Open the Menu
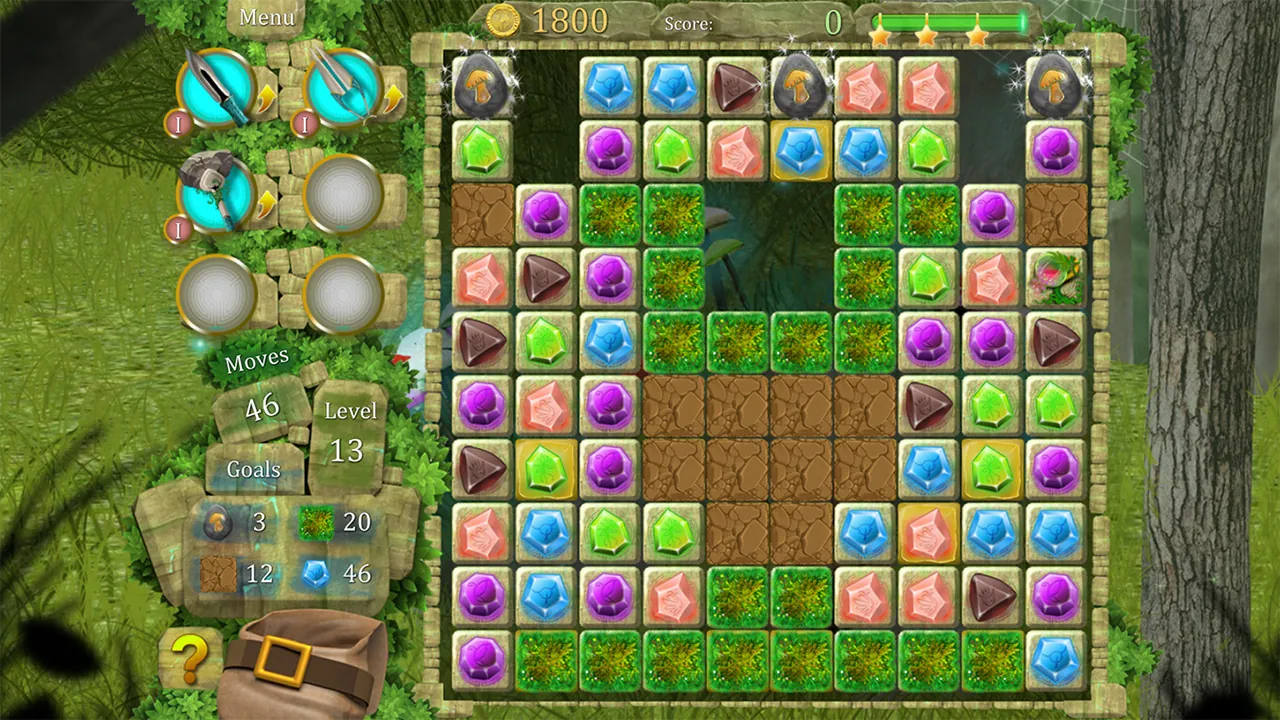 pos(266,17)
